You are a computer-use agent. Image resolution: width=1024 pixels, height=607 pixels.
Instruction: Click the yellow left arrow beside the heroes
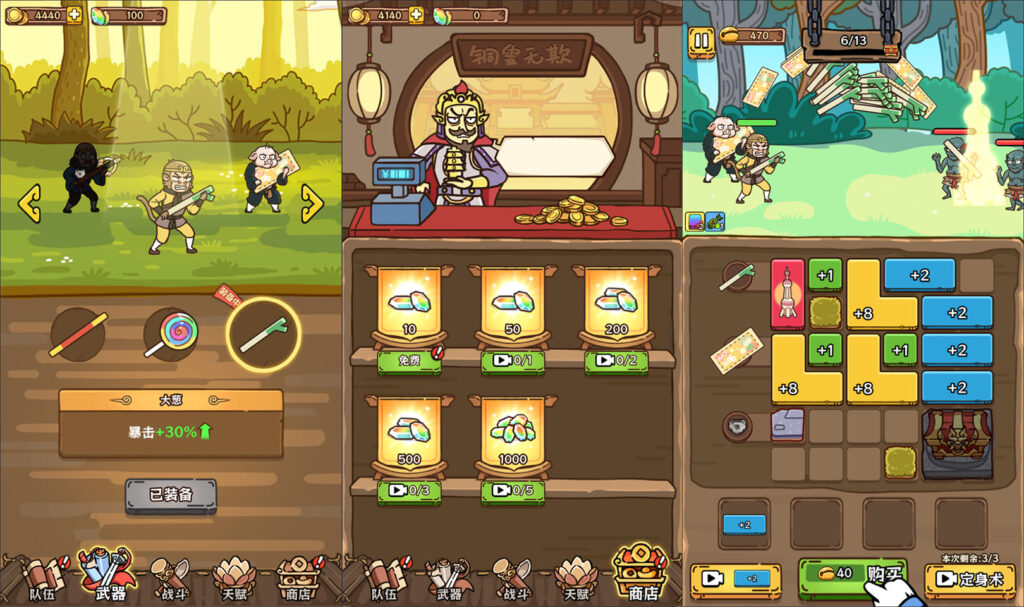coord(30,204)
